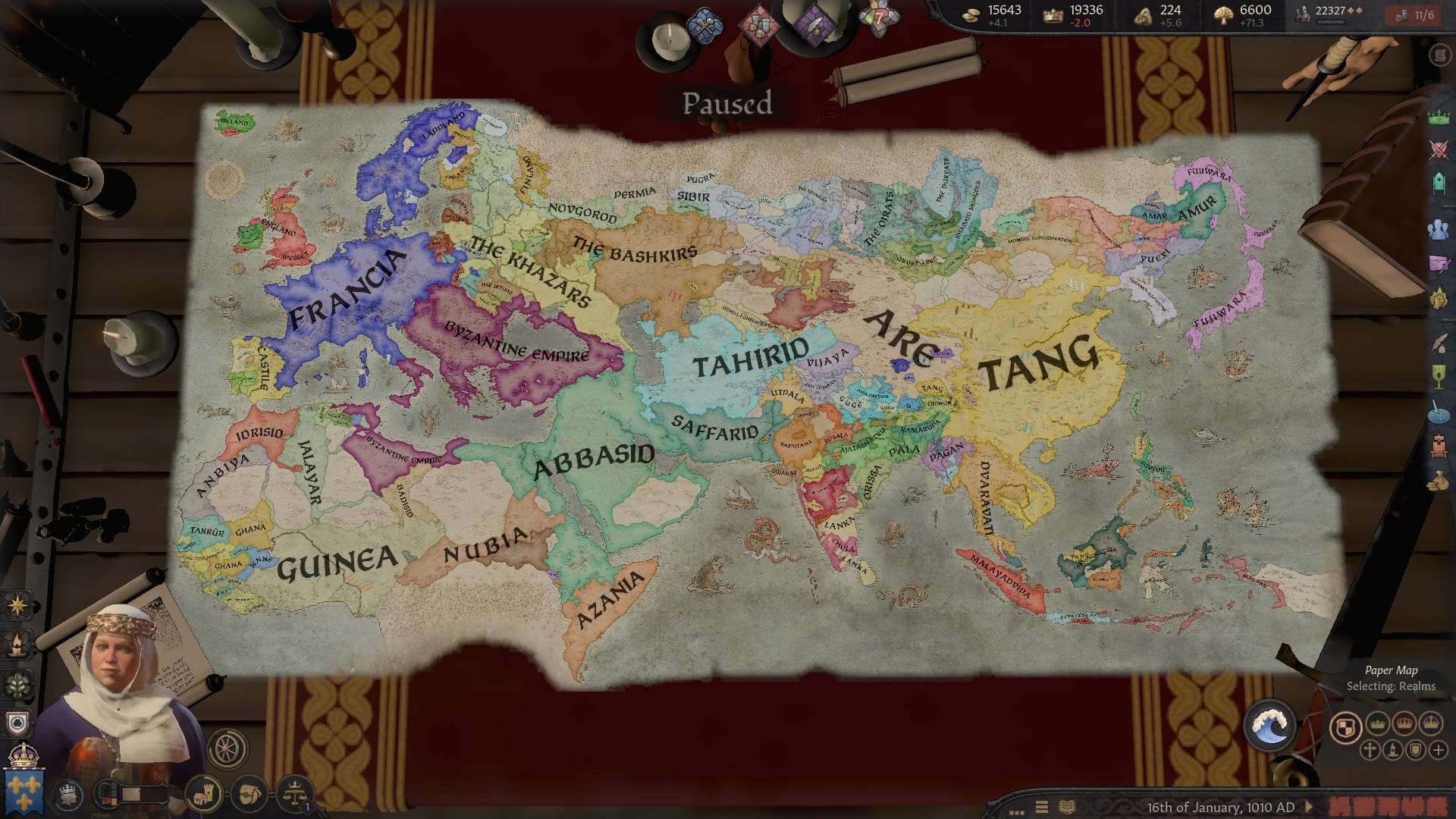This screenshot has width=1456, height=819.
Task: Open the encyclopedia book icon beside the date
Action: 1068,807
